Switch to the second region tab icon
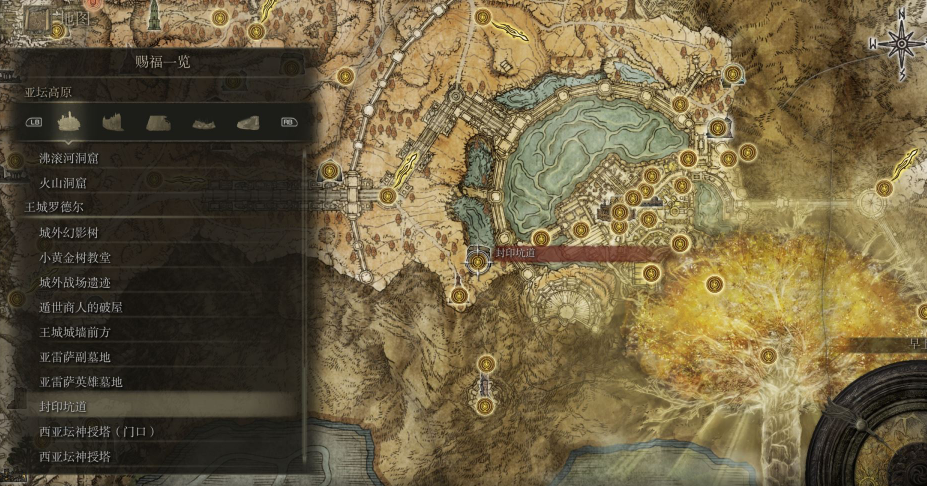Image resolution: width=927 pixels, height=486 pixels. coord(113,122)
